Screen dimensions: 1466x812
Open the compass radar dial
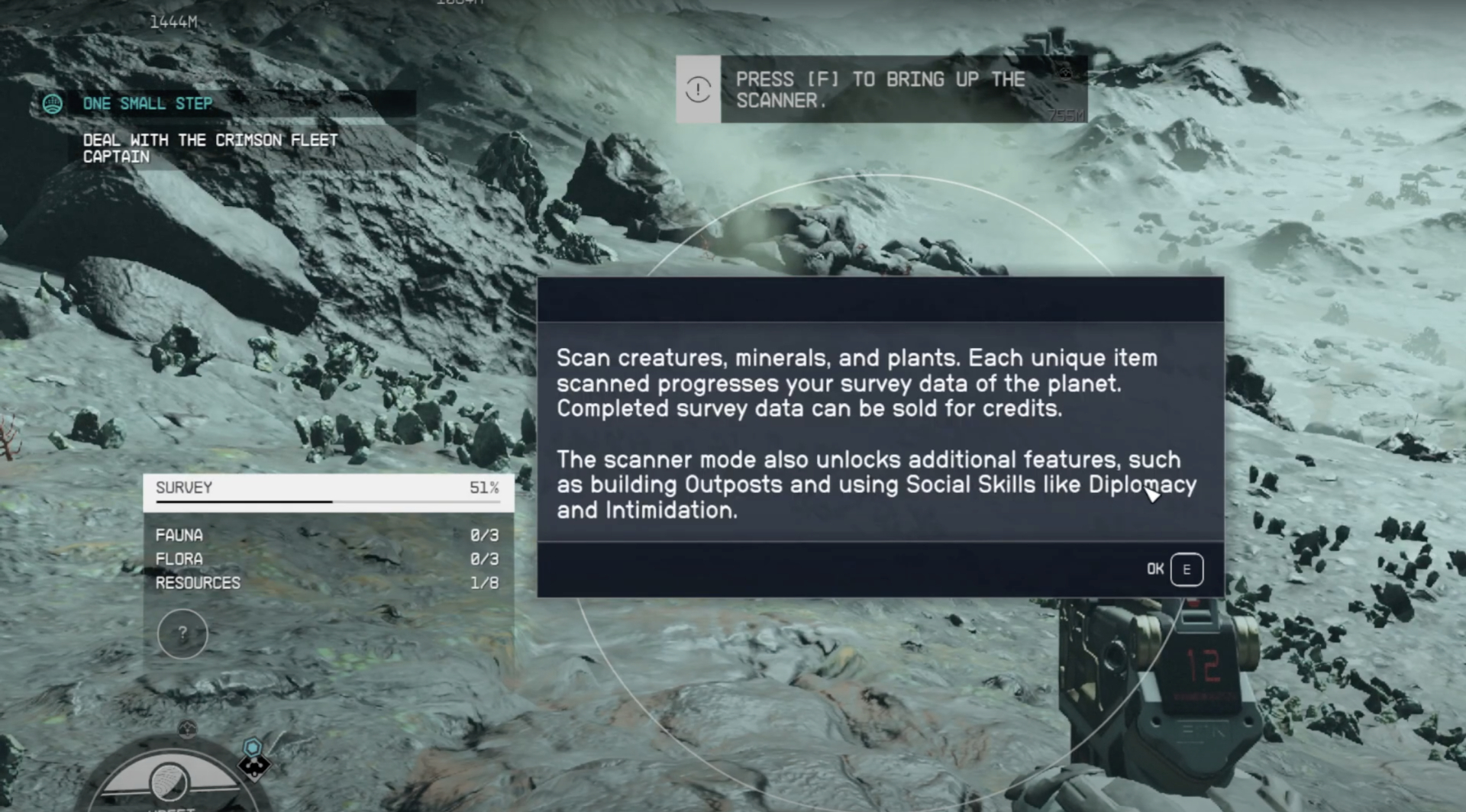170,780
